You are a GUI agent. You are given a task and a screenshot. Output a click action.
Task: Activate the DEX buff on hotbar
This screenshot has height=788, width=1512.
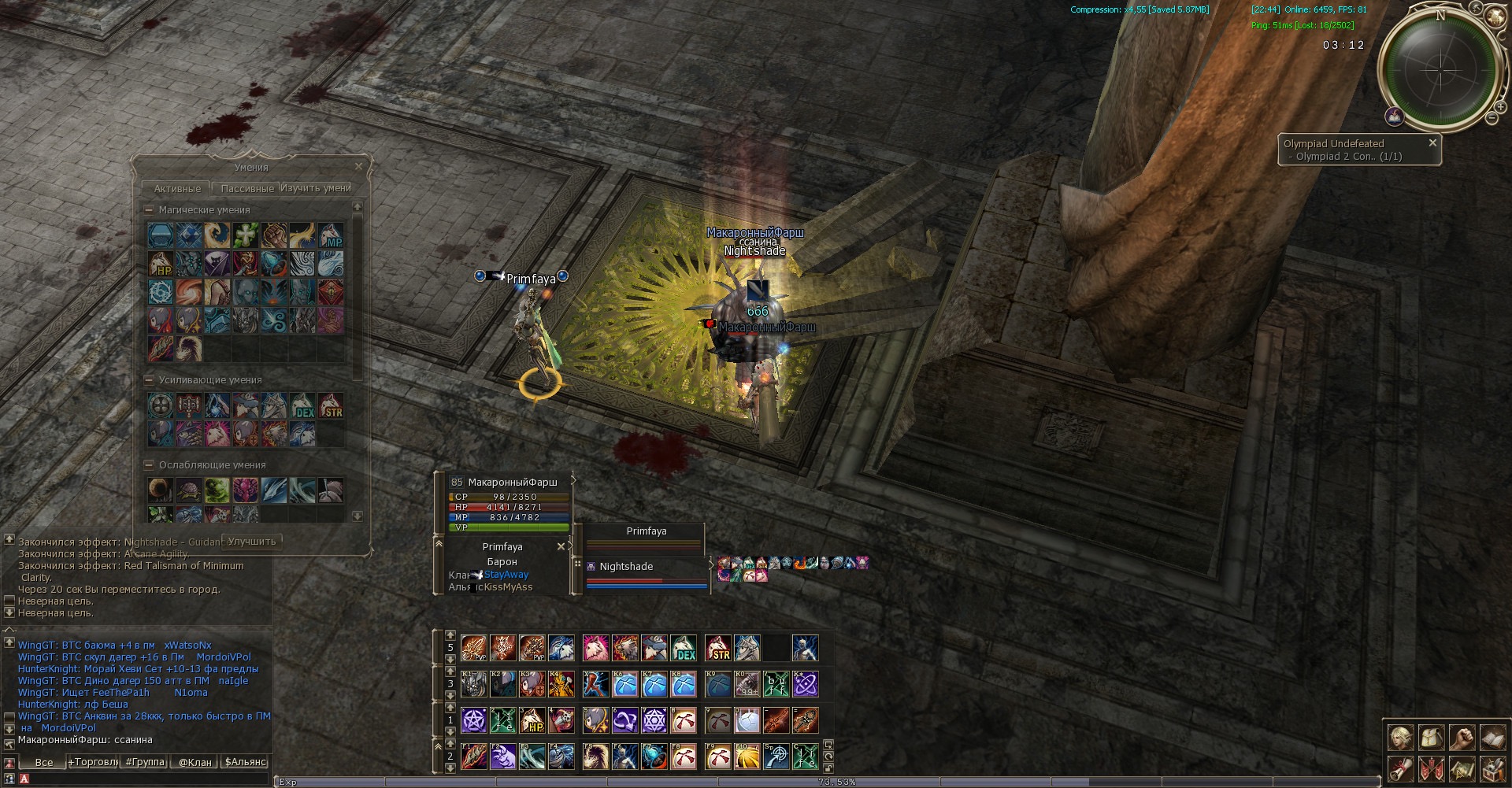tap(684, 648)
